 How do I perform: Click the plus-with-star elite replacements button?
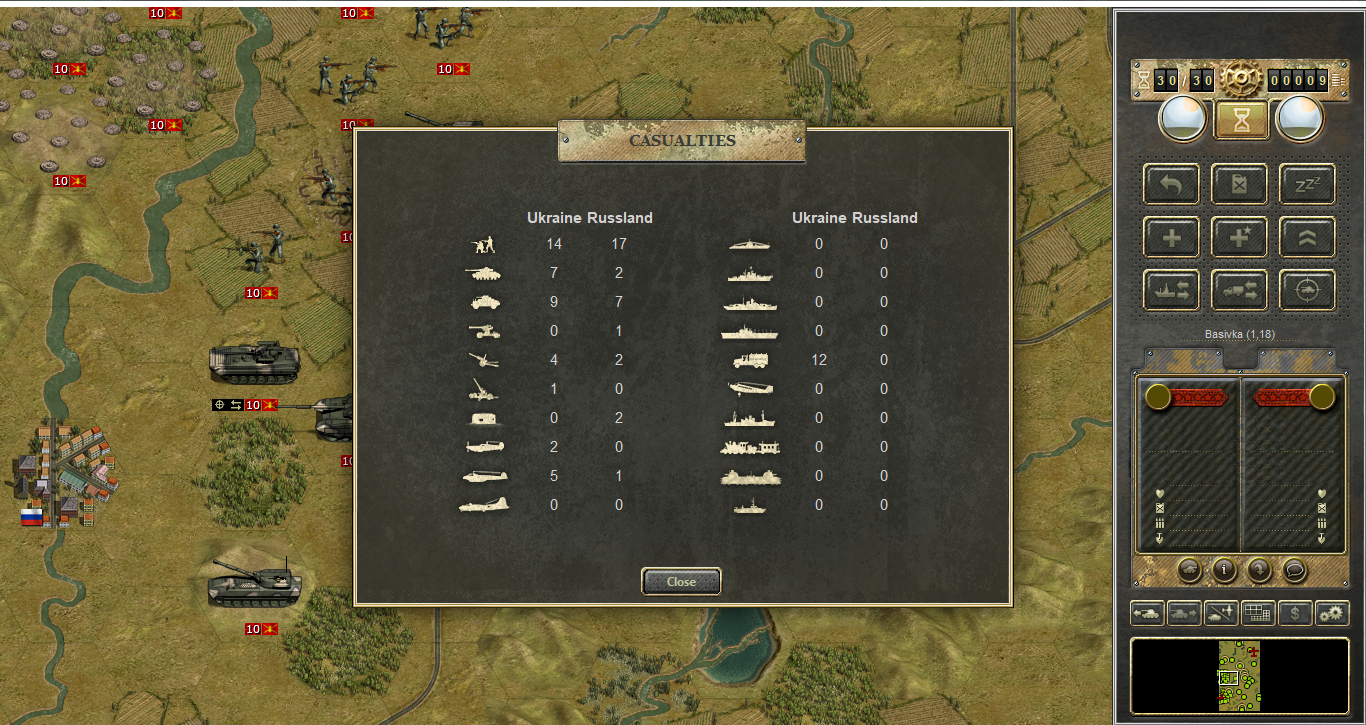(1240, 237)
